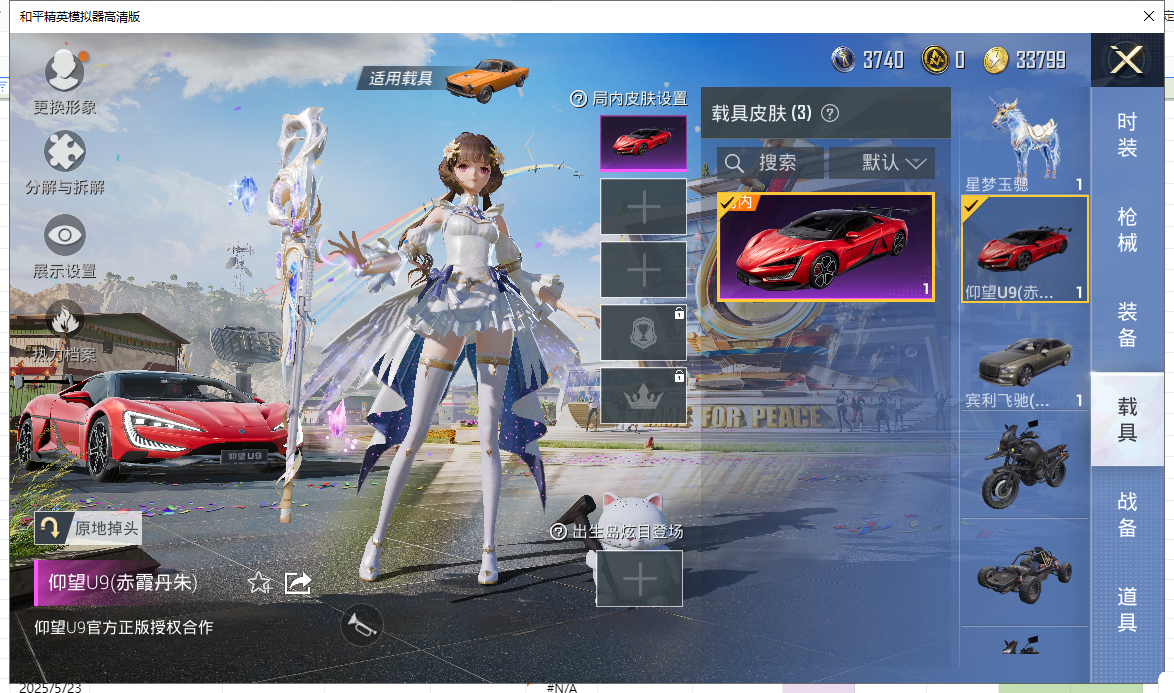Open the 道具 tab

[1127, 609]
